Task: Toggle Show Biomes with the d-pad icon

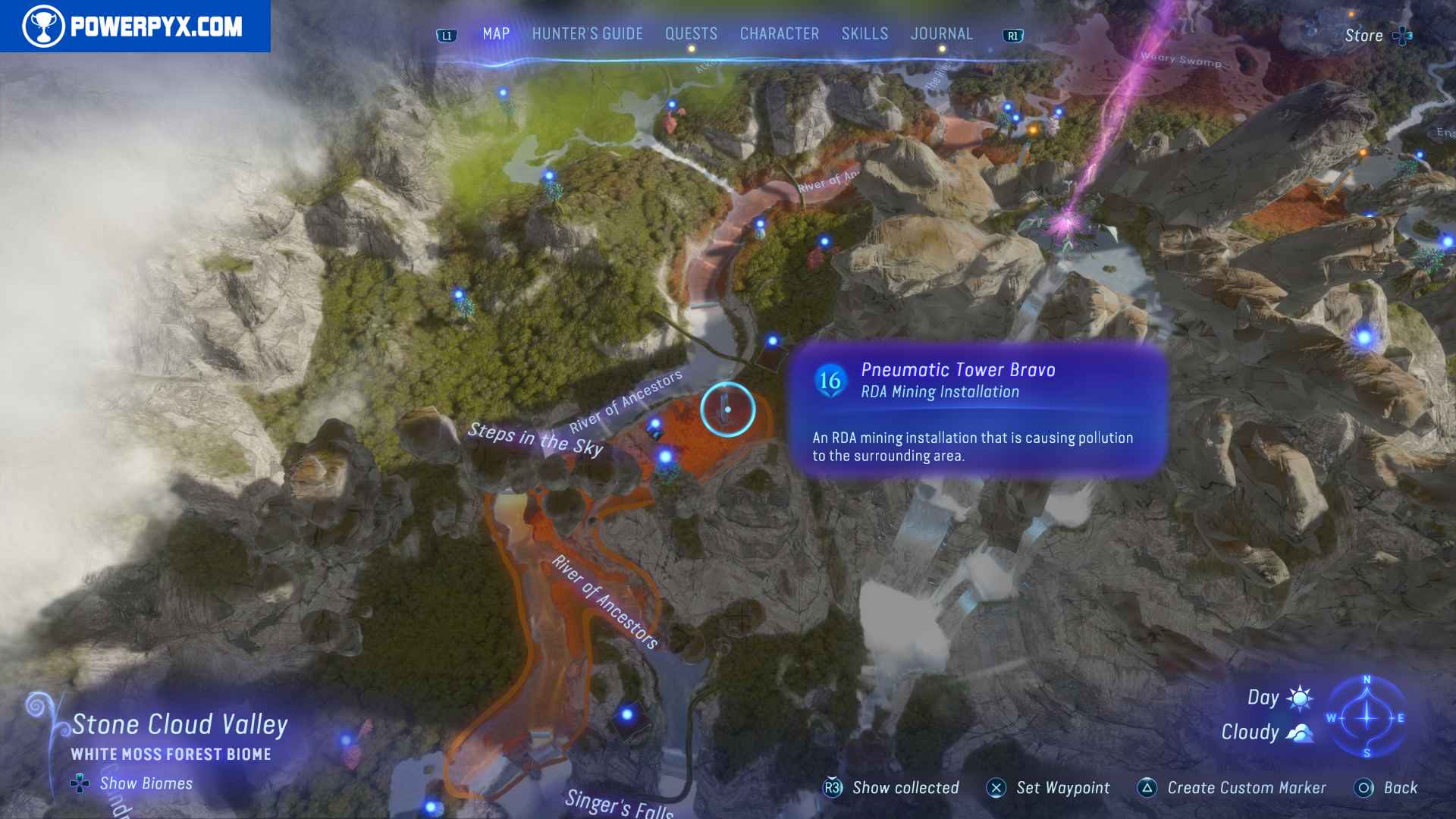Action: [x=79, y=784]
